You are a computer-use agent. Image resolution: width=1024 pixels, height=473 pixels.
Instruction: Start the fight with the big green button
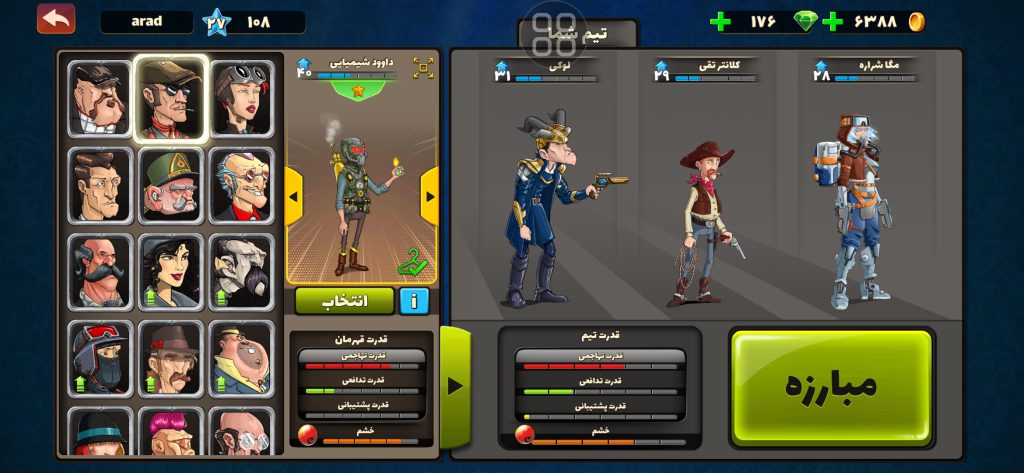point(831,386)
